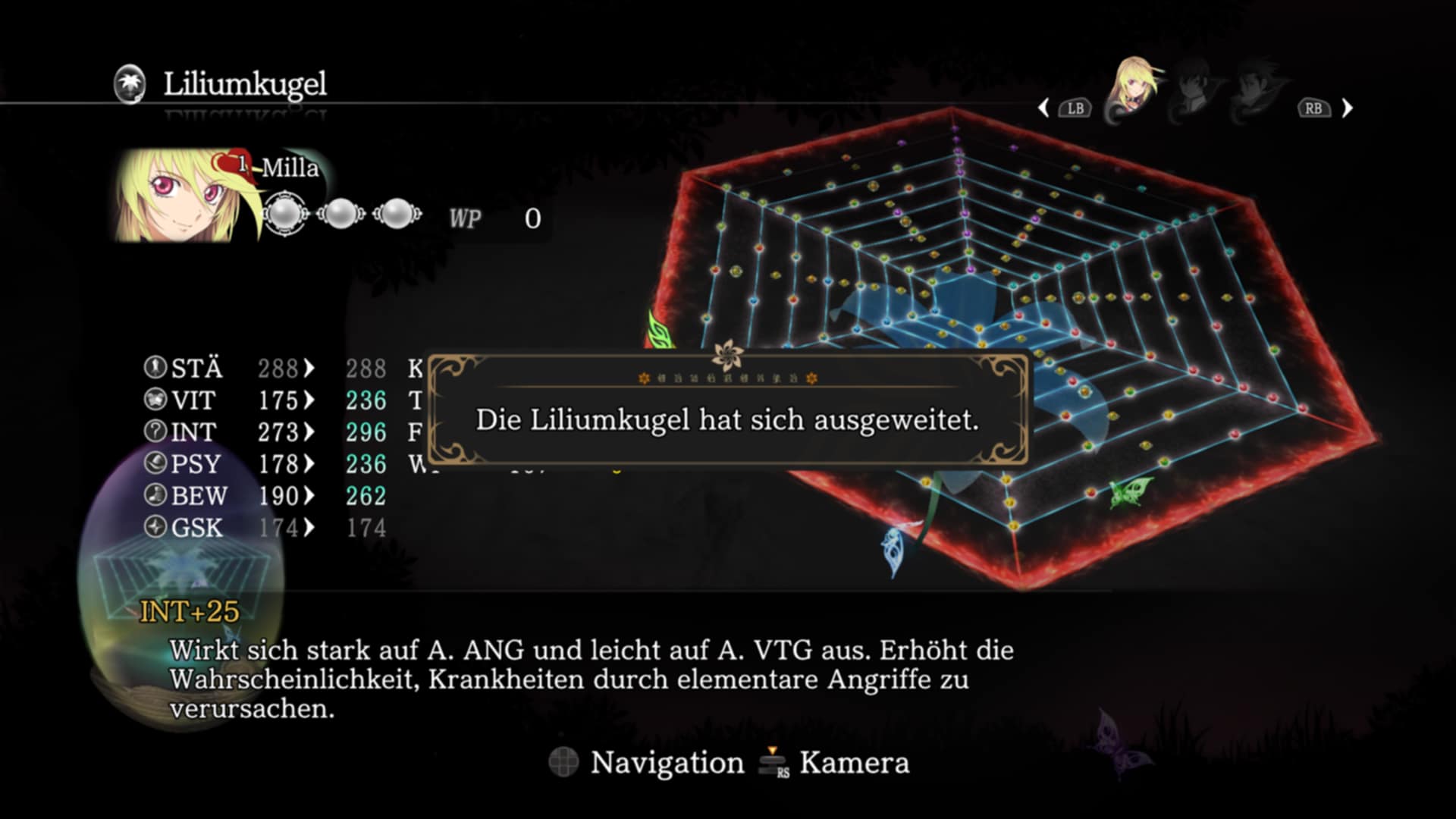The width and height of the screenshot is (1456, 819).
Task: Pick the green leaf marker on the orb edge
Action: point(659,331)
